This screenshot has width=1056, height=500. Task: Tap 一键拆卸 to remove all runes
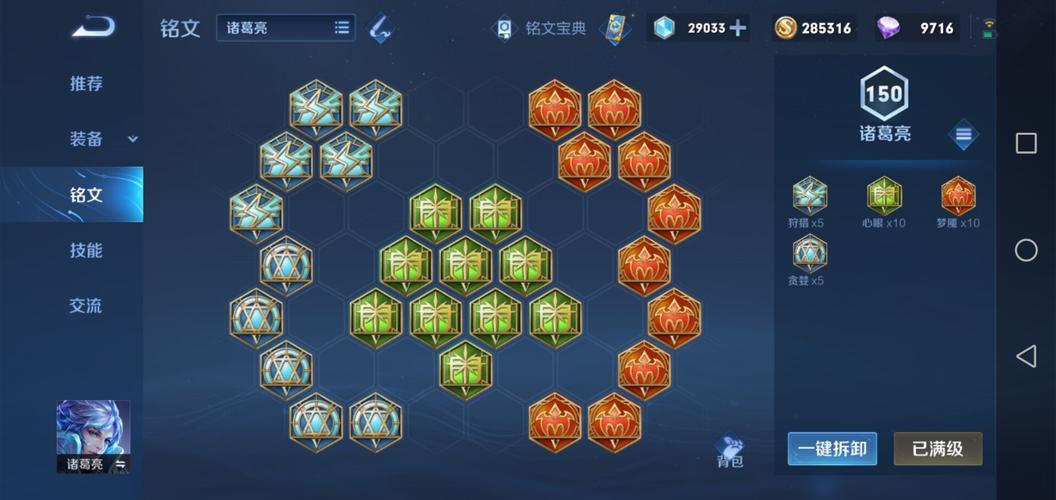tap(832, 449)
